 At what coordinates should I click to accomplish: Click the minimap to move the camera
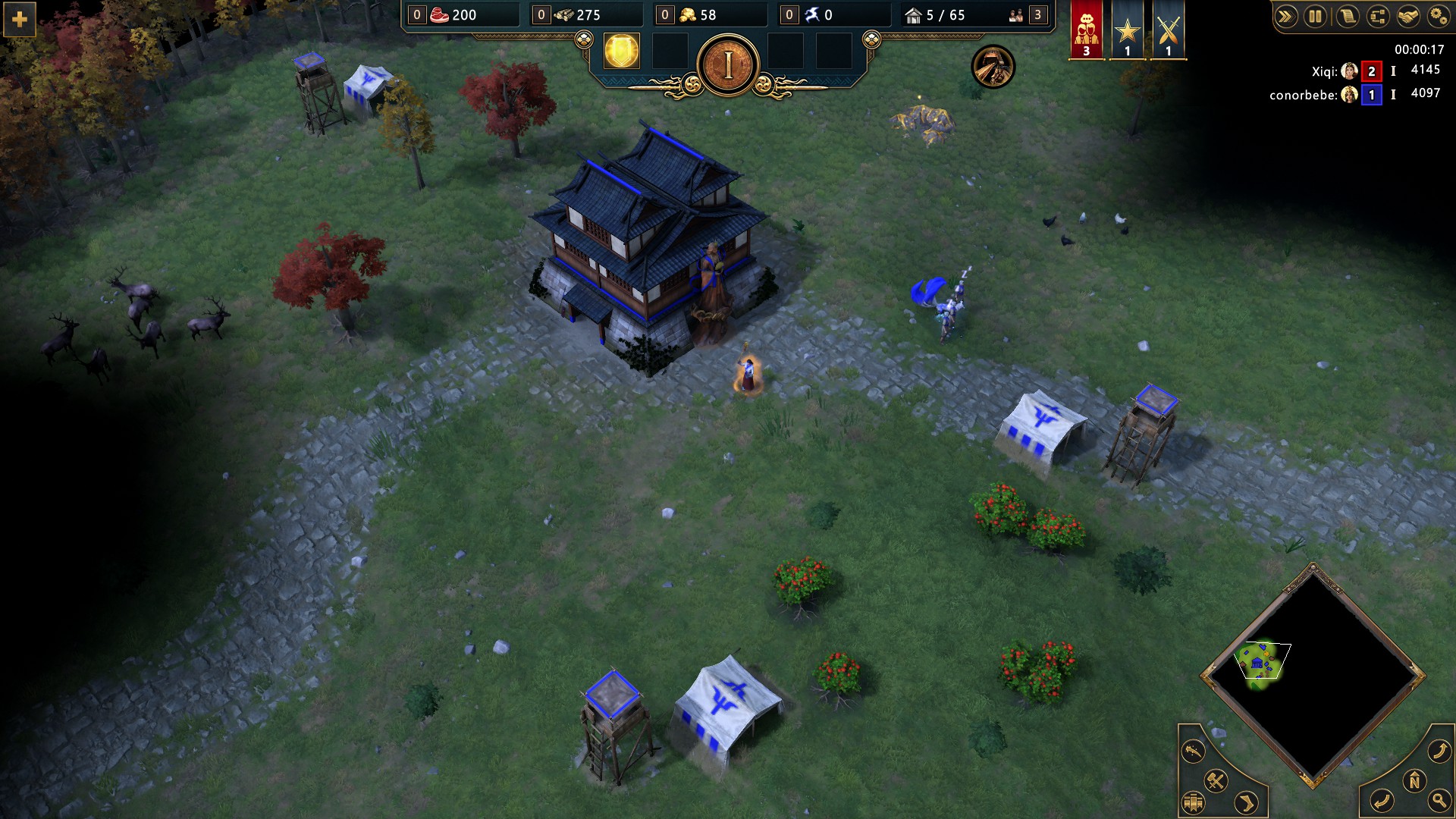[1313, 675]
